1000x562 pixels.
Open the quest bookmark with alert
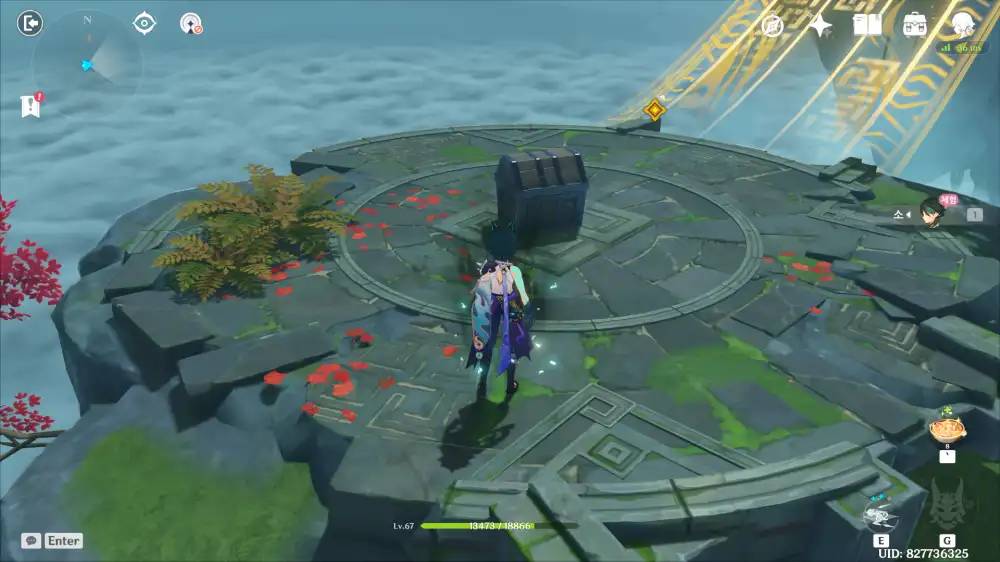pos(30,105)
